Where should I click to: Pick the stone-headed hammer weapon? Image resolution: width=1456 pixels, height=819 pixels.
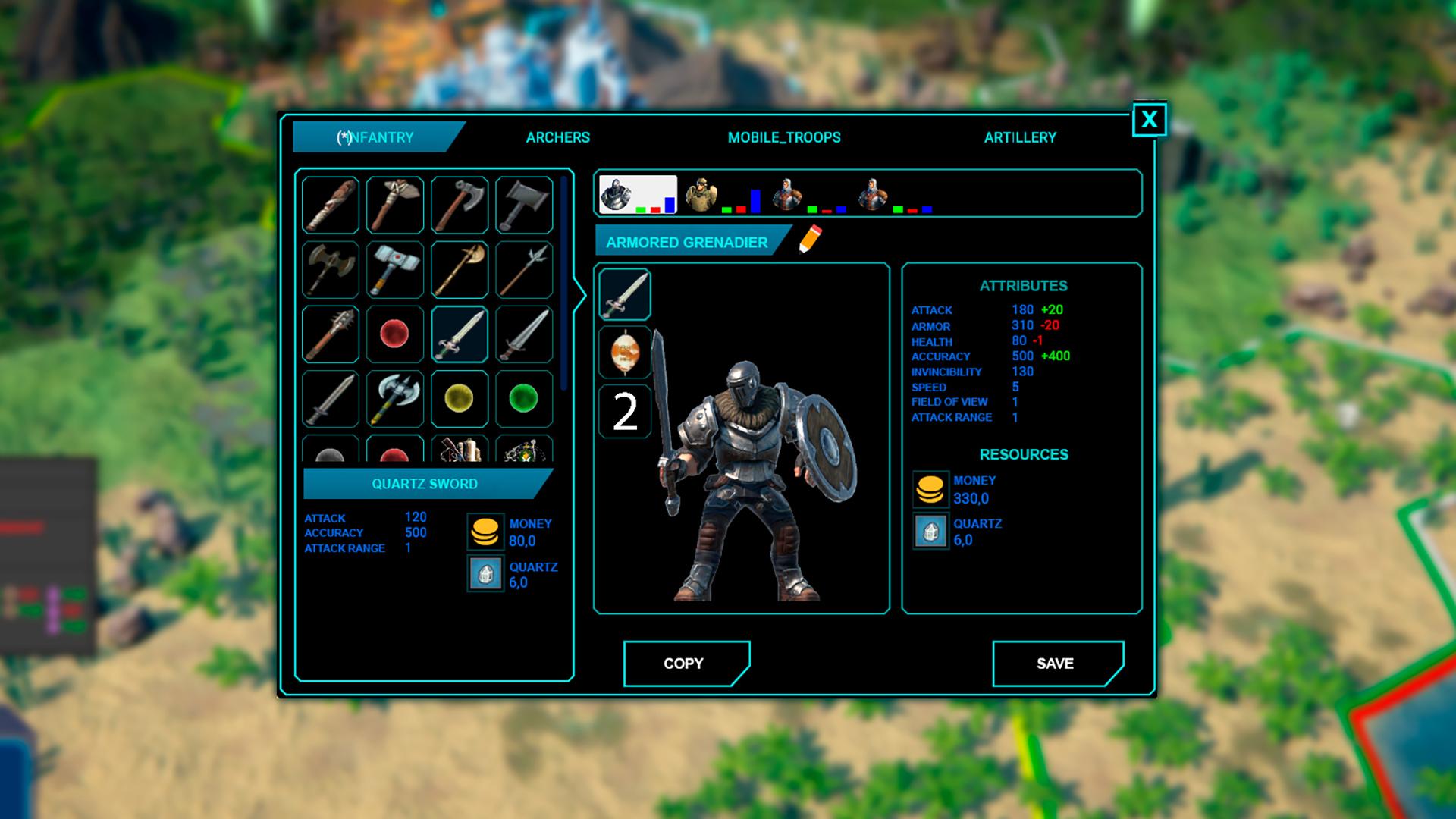(395, 205)
